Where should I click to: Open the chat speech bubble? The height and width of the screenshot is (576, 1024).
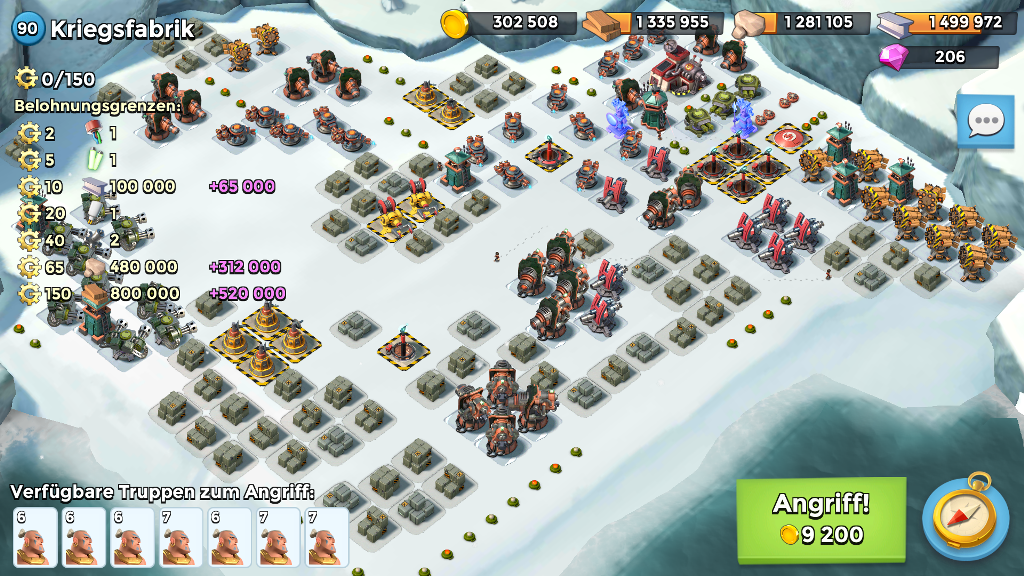(x=985, y=122)
